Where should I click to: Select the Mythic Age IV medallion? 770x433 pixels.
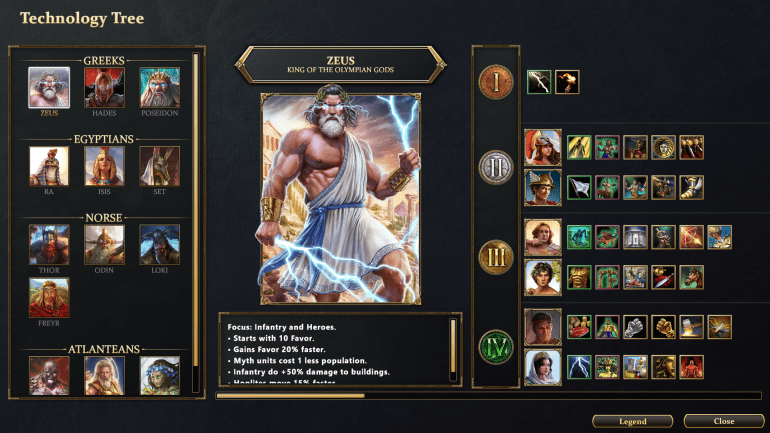pyautogui.click(x=496, y=345)
